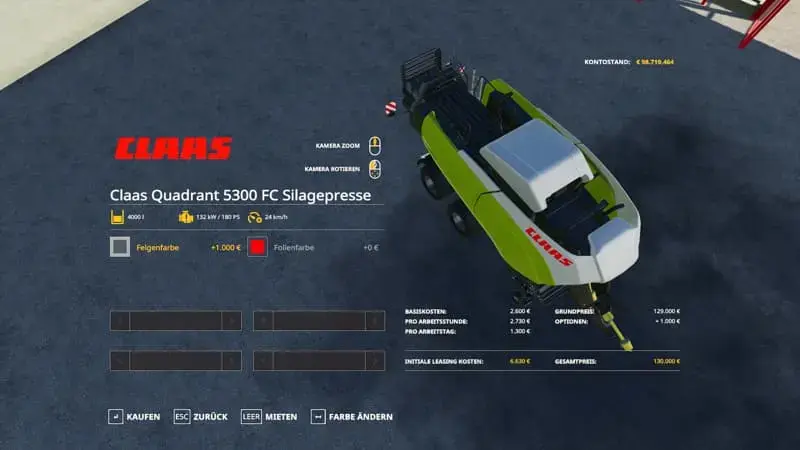Go back with the Zurück button

click(x=201, y=416)
